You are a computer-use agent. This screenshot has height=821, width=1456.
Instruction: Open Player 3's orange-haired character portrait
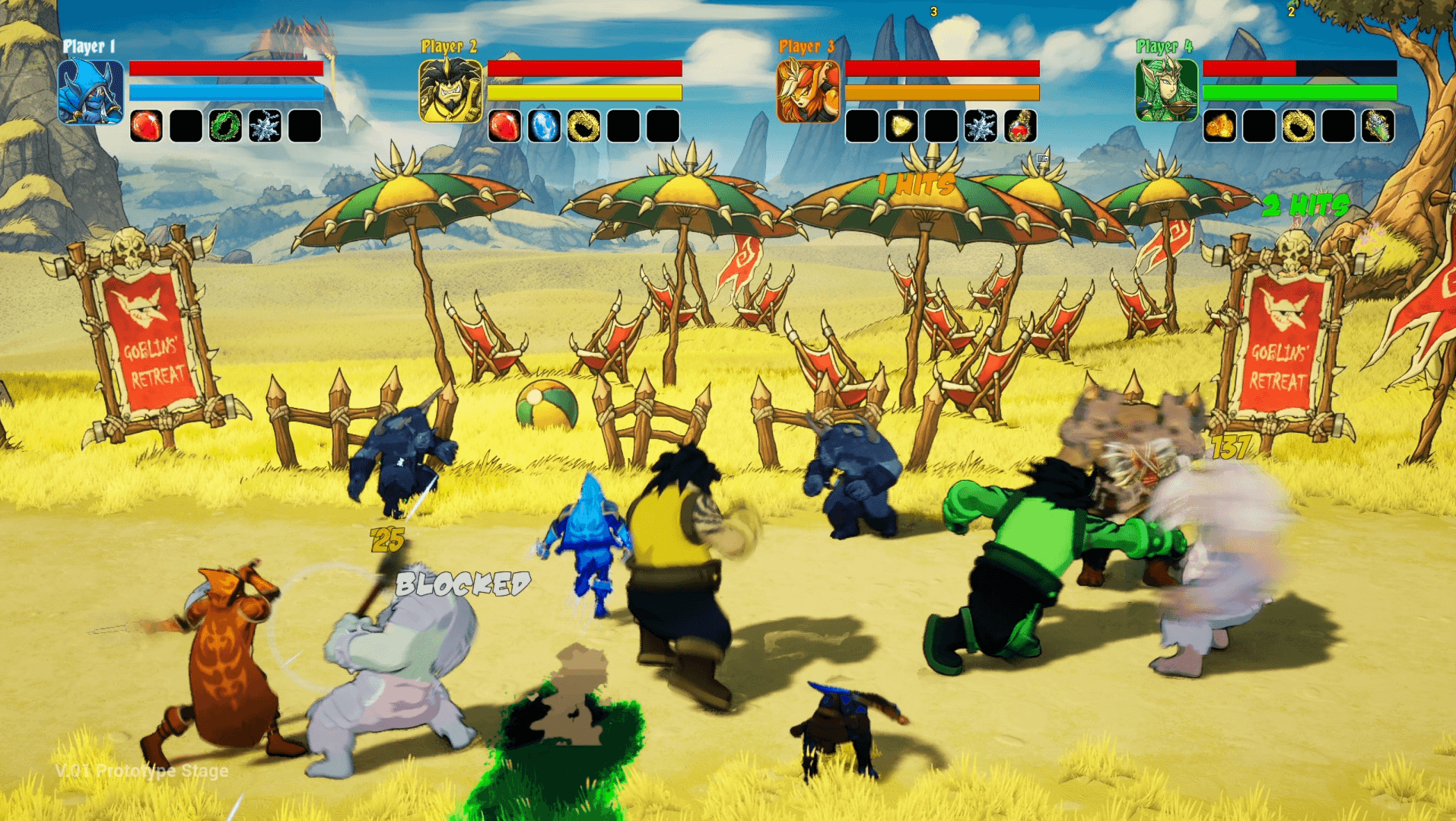(808, 91)
